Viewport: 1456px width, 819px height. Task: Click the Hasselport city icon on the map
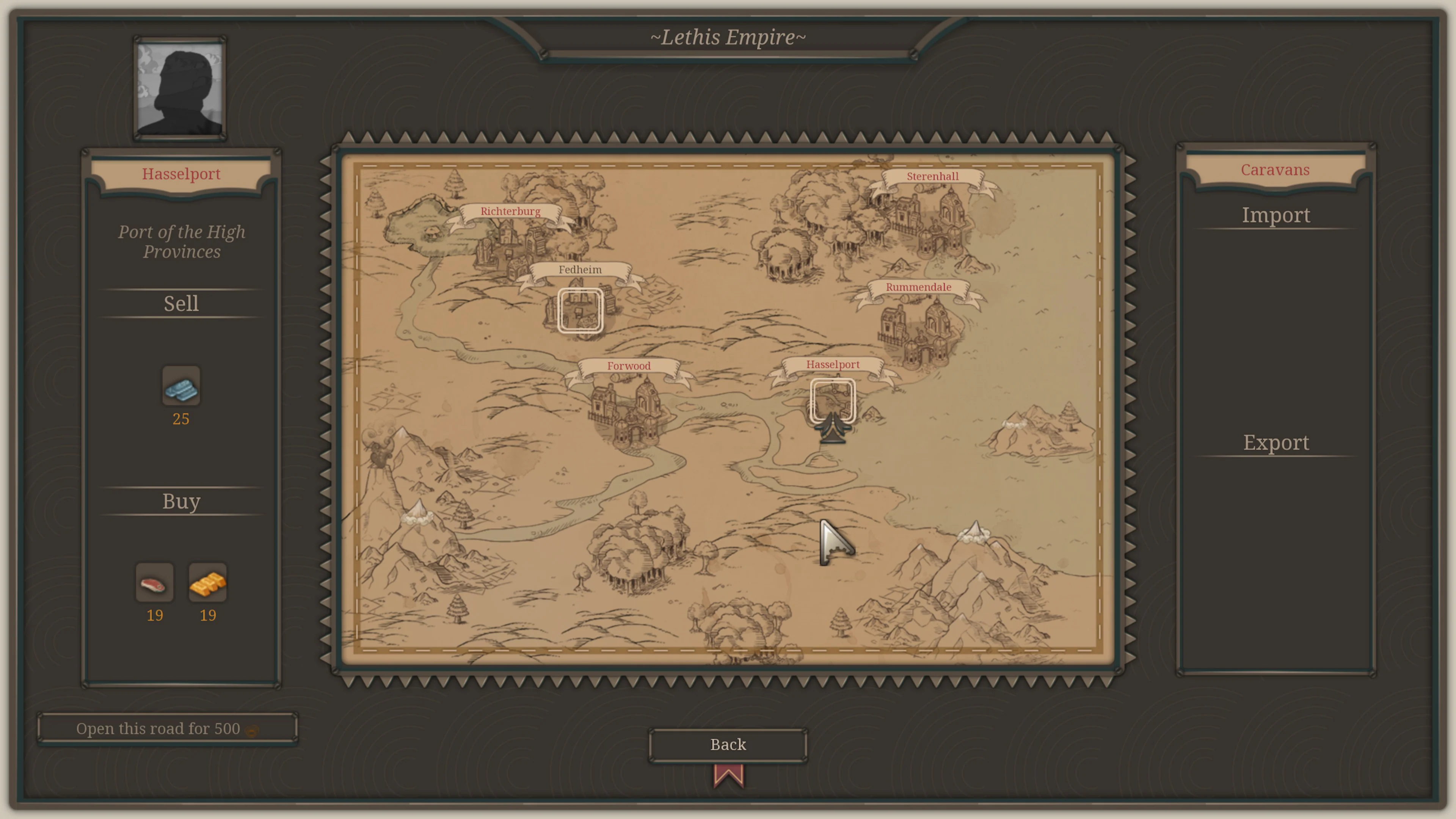point(833,399)
